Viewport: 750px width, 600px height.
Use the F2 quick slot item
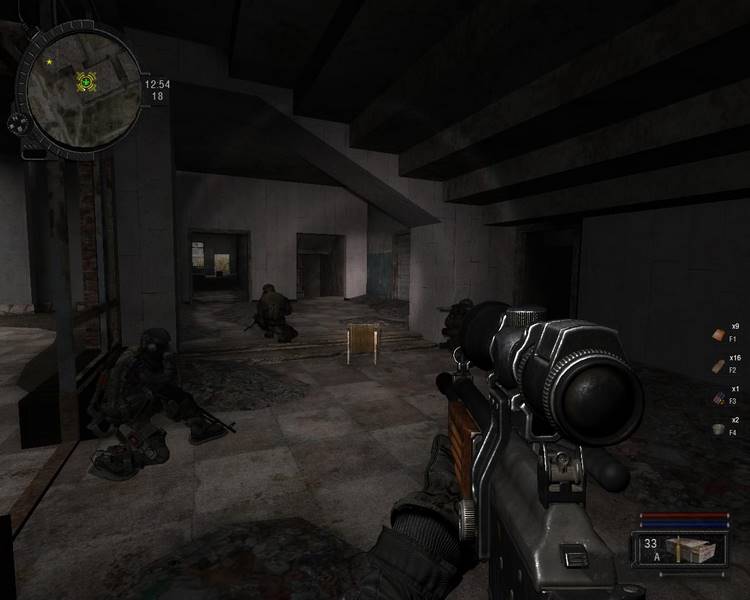(x=719, y=365)
